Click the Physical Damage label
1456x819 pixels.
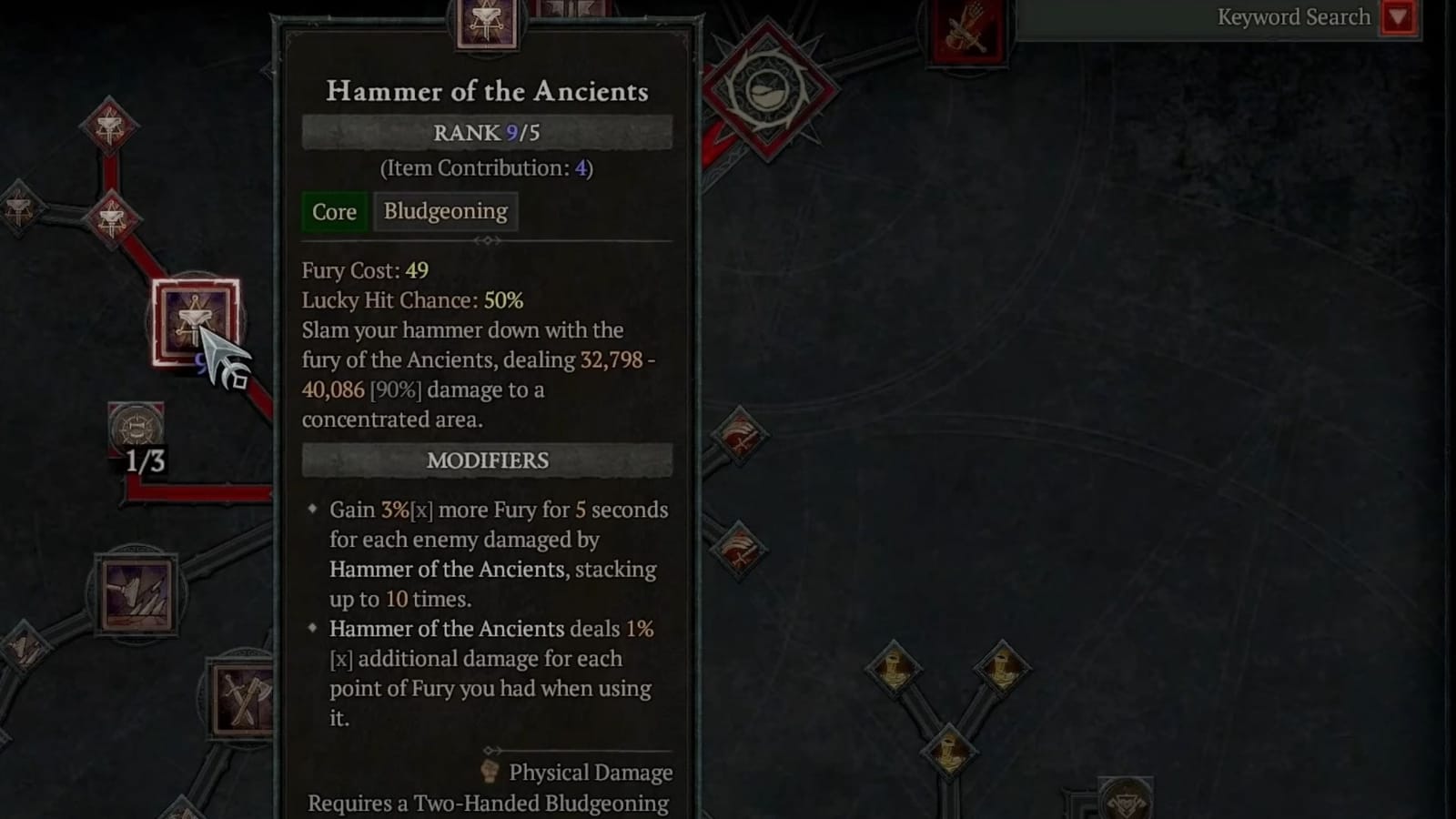(591, 773)
